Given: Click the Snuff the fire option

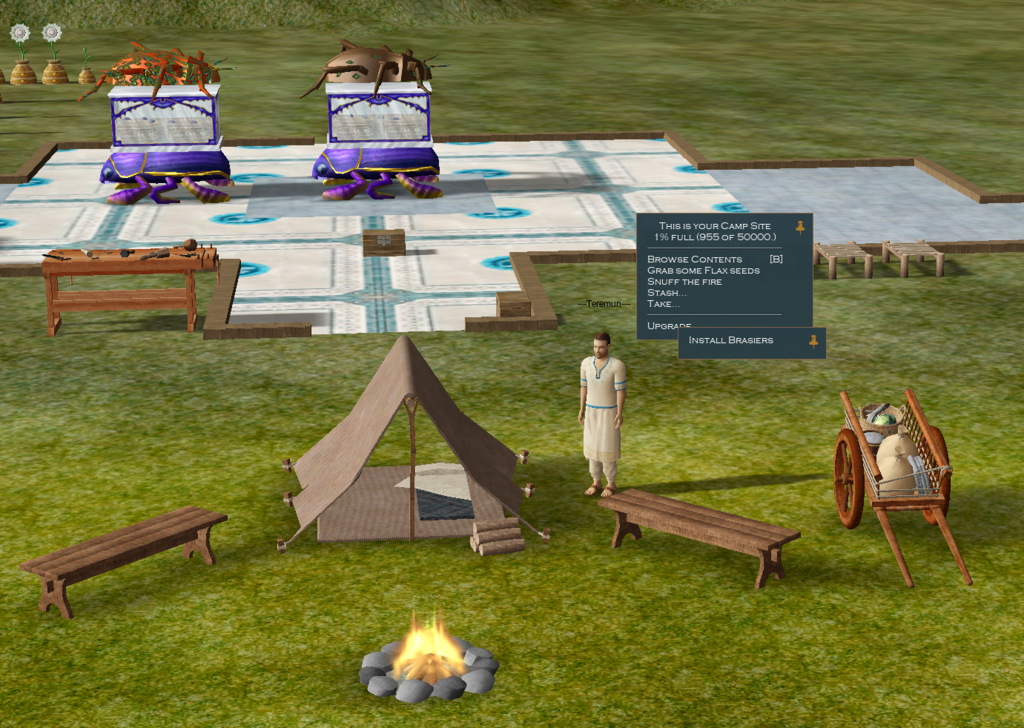Looking at the screenshot, I should pos(684,281).
